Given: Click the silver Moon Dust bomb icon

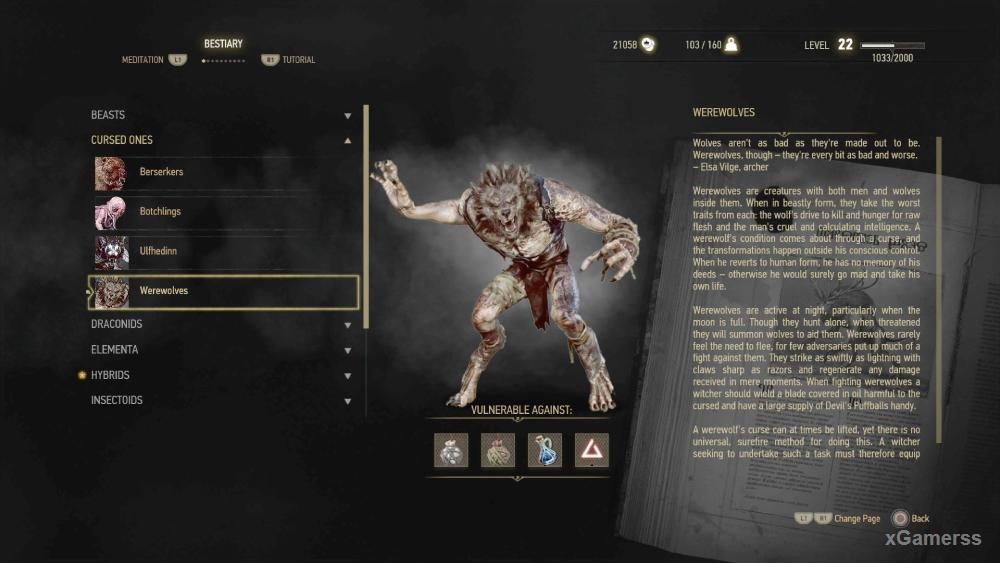Looking at the screenshot, I should tap(451, 450).
